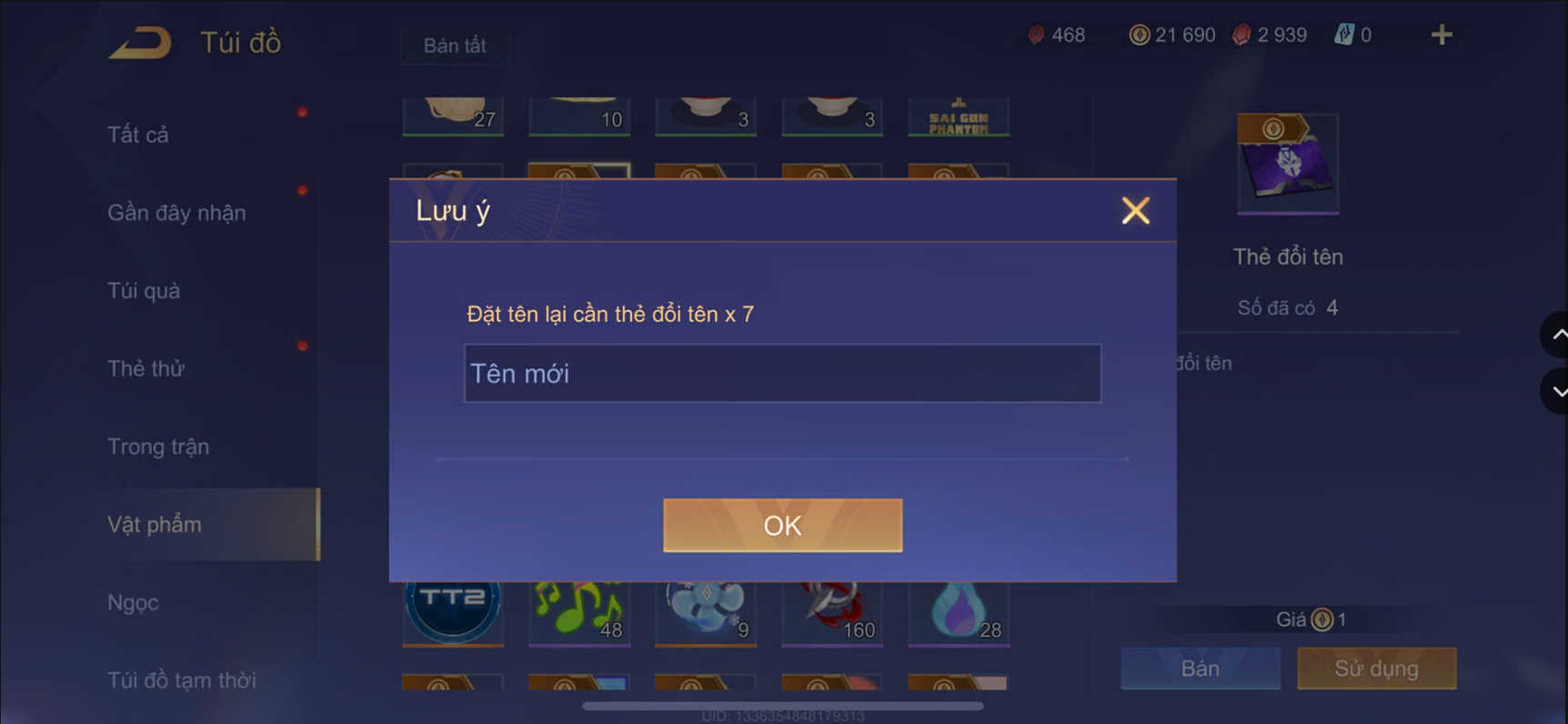The height and width of the screenshot is (724, 1568).
Task: Confirm the rename with the OK button
Action: (x=781, y=525)
